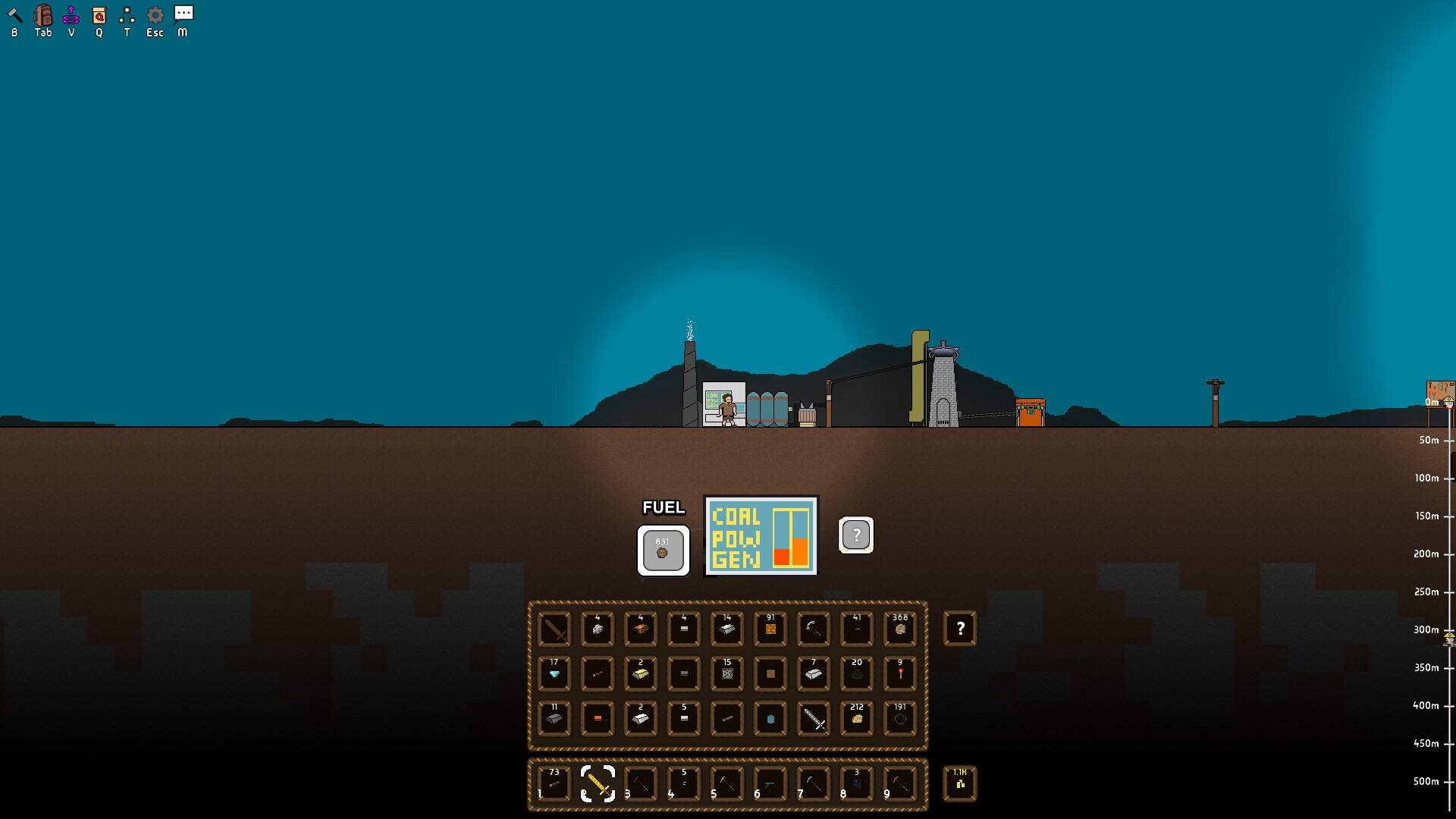
Task: Open settings with the gear icon
Action: (155, 15)
